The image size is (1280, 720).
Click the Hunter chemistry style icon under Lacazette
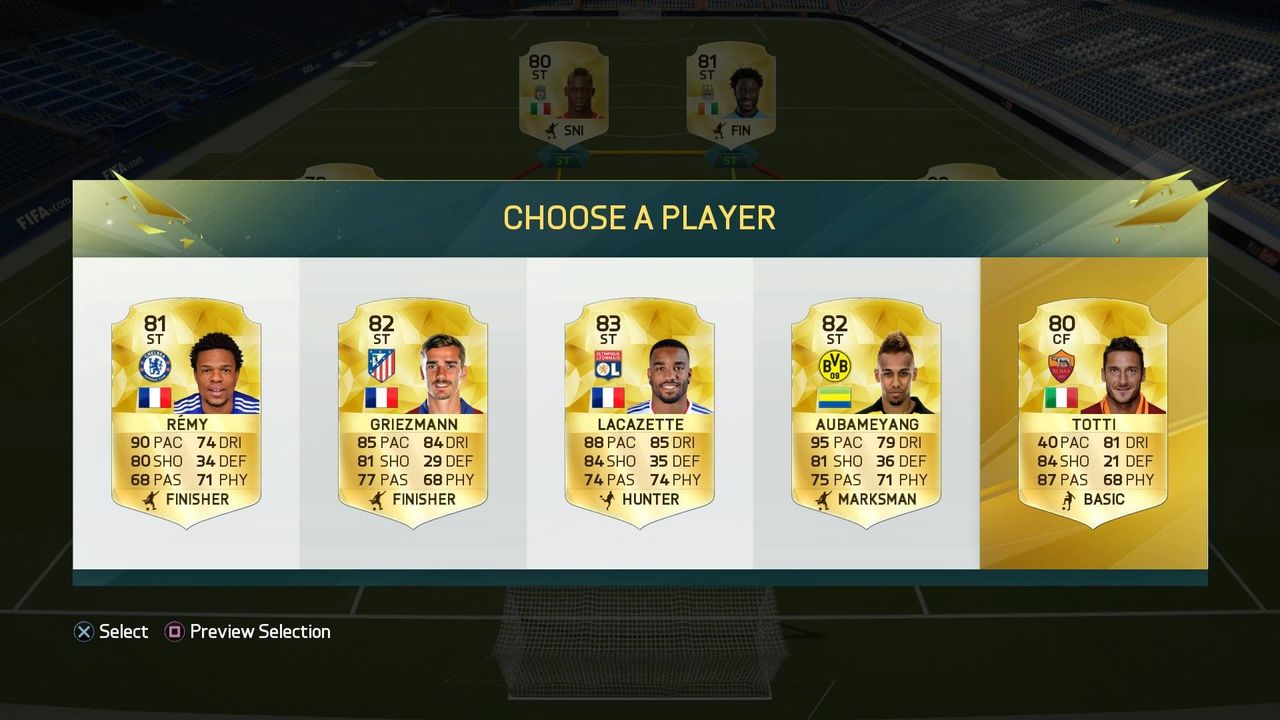(608, 498)
